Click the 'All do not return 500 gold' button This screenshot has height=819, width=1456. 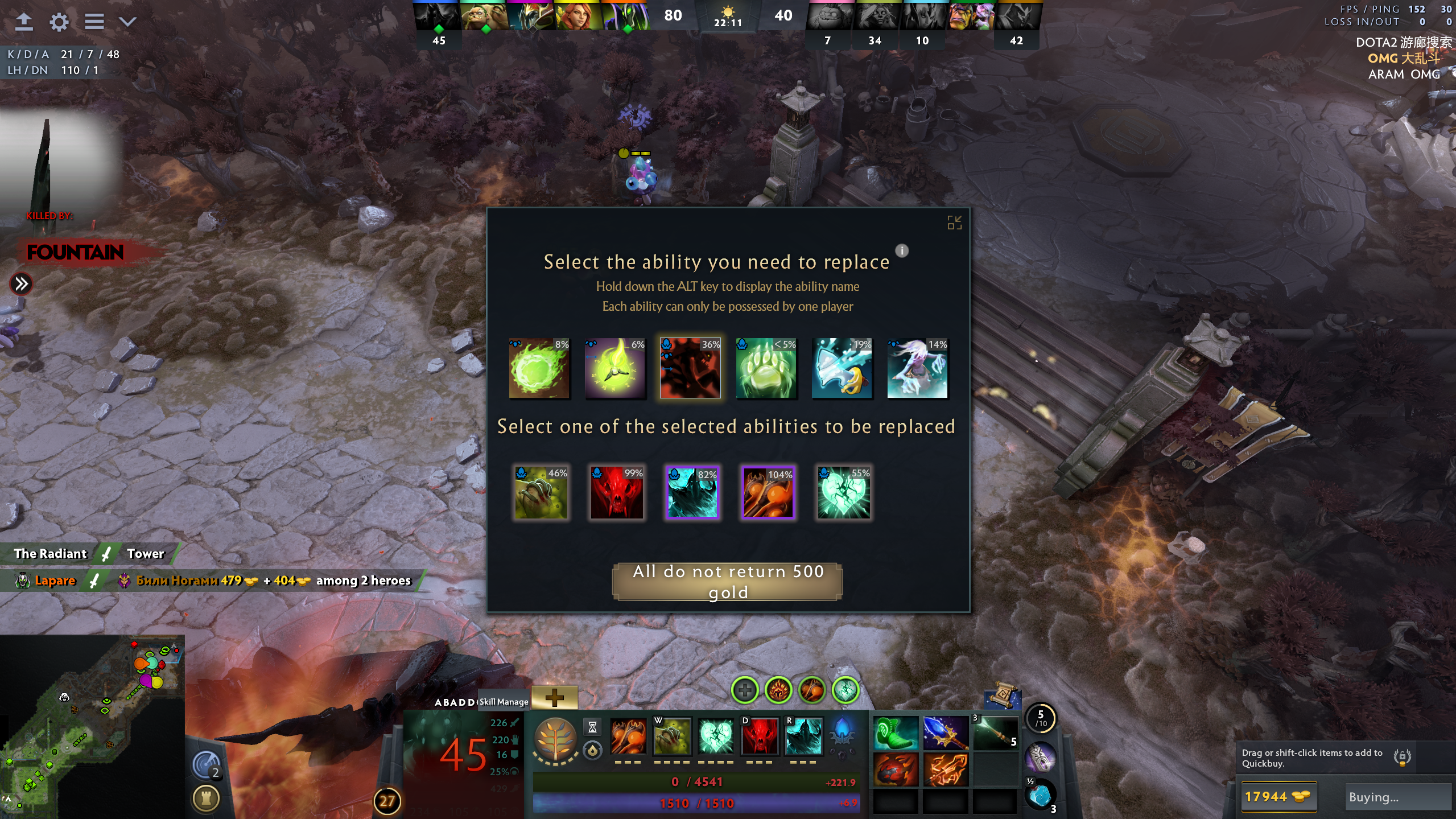(x=727, y=581)
